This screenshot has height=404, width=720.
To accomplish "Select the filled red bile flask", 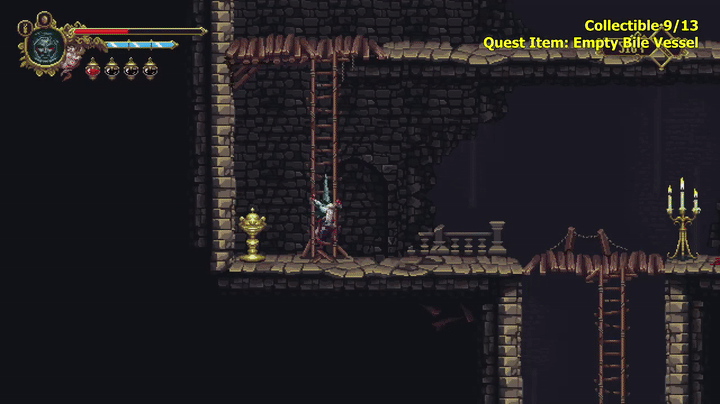I will pos(93,69).
